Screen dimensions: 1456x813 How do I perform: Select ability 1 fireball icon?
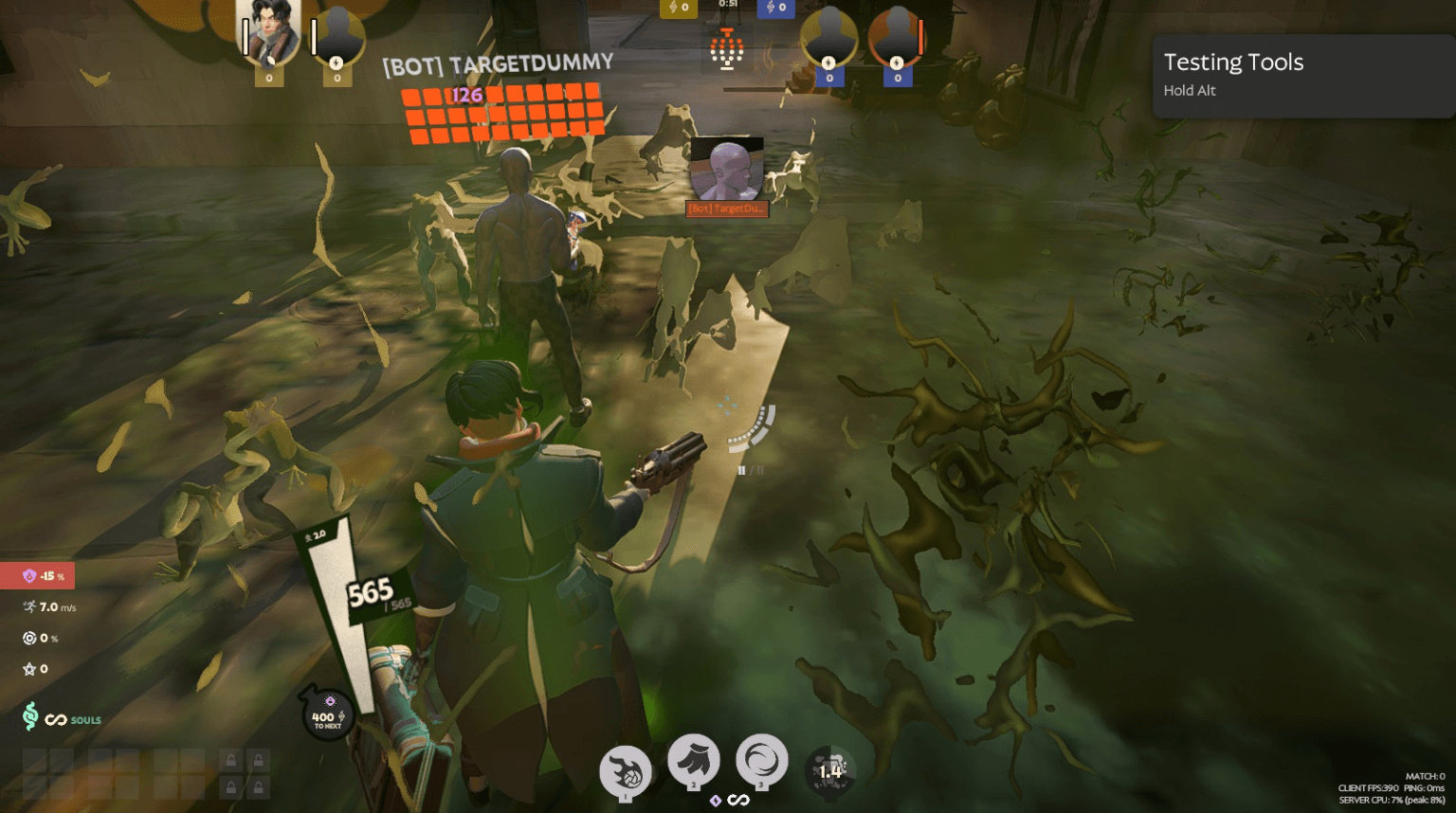pos(625,769)
